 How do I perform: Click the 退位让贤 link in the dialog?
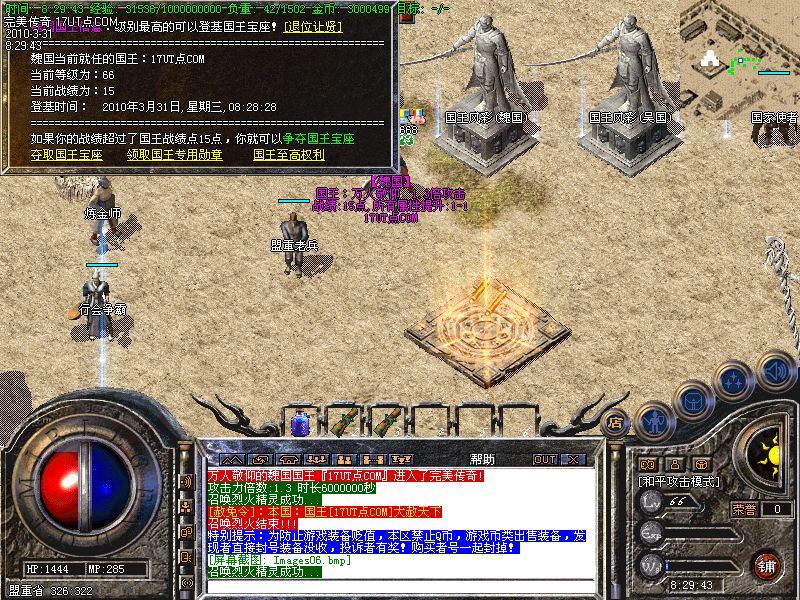pyautogui.click(x=313, y=26)
